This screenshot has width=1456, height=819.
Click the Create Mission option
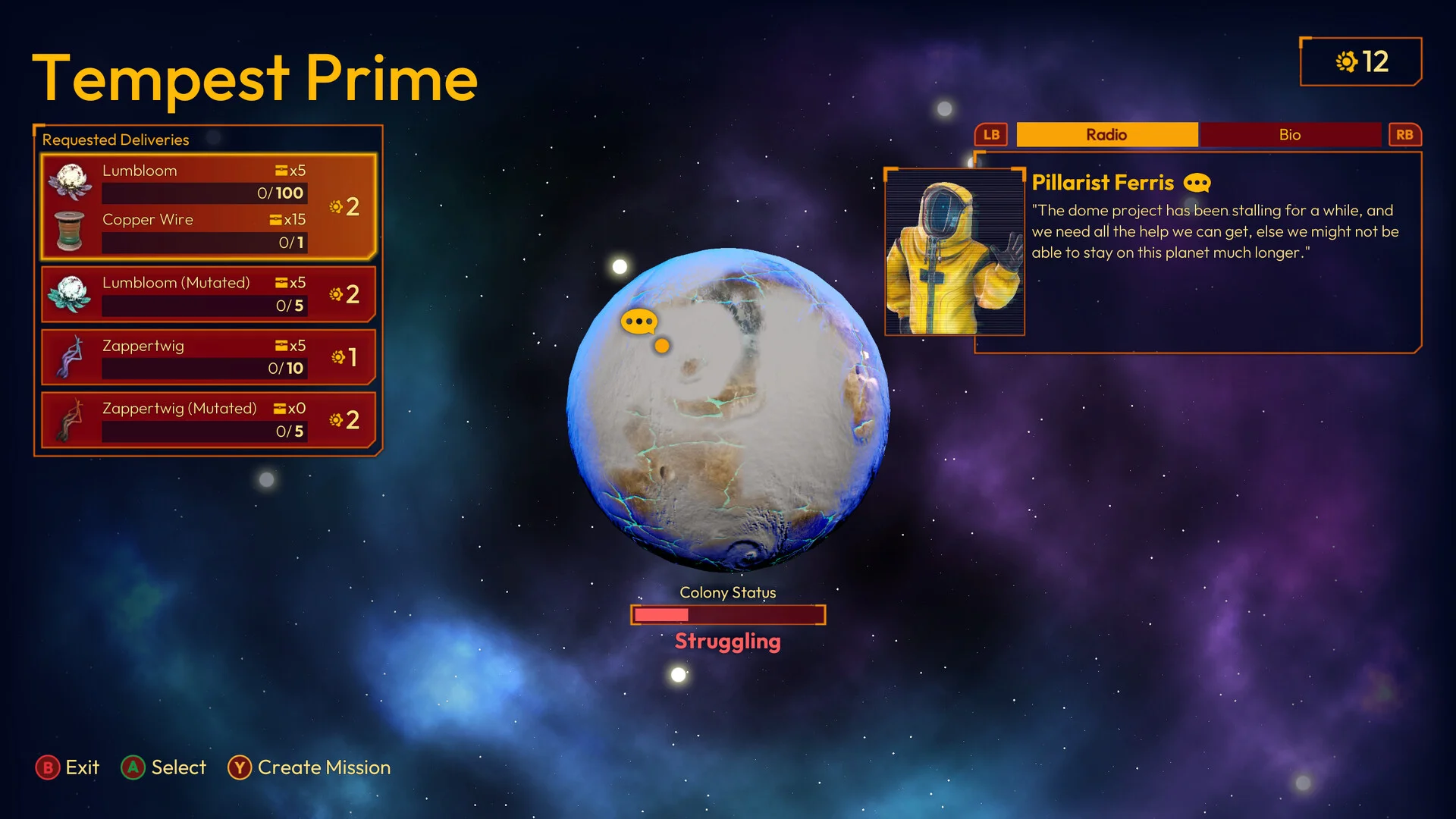click(309, 767)
